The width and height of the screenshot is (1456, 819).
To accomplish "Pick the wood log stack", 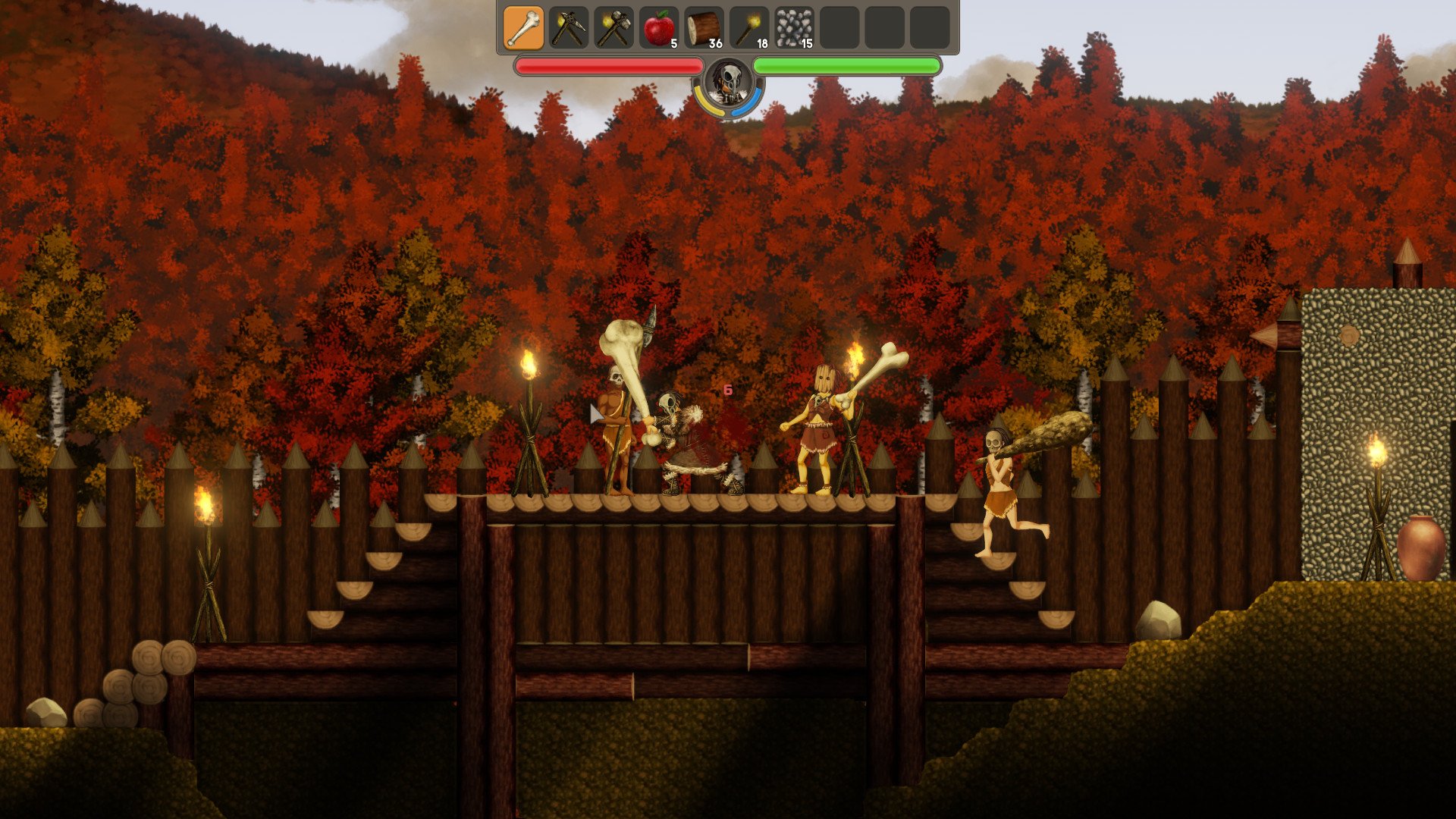I will [704, 28].
